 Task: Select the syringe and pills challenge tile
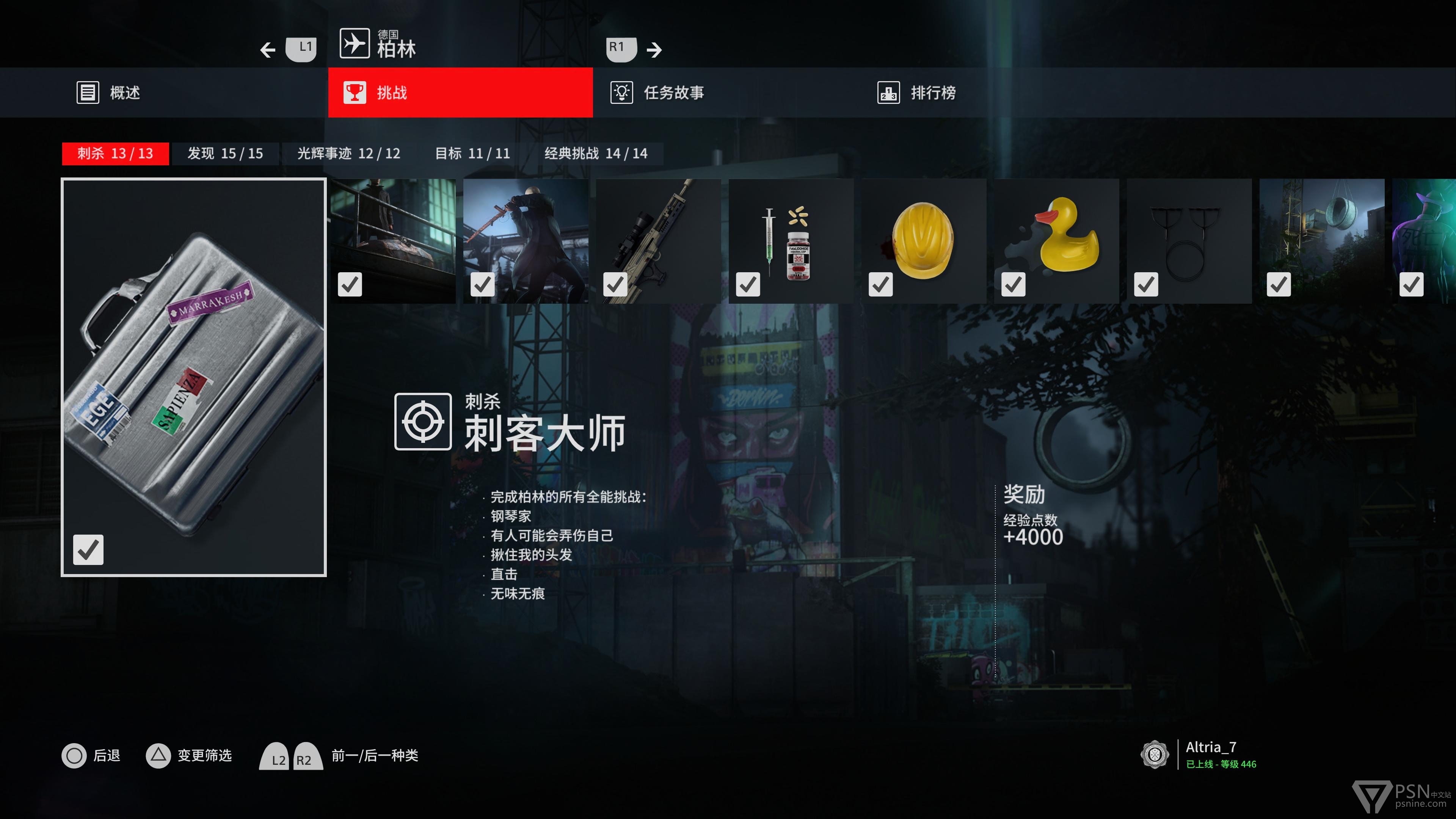point(791,242)
